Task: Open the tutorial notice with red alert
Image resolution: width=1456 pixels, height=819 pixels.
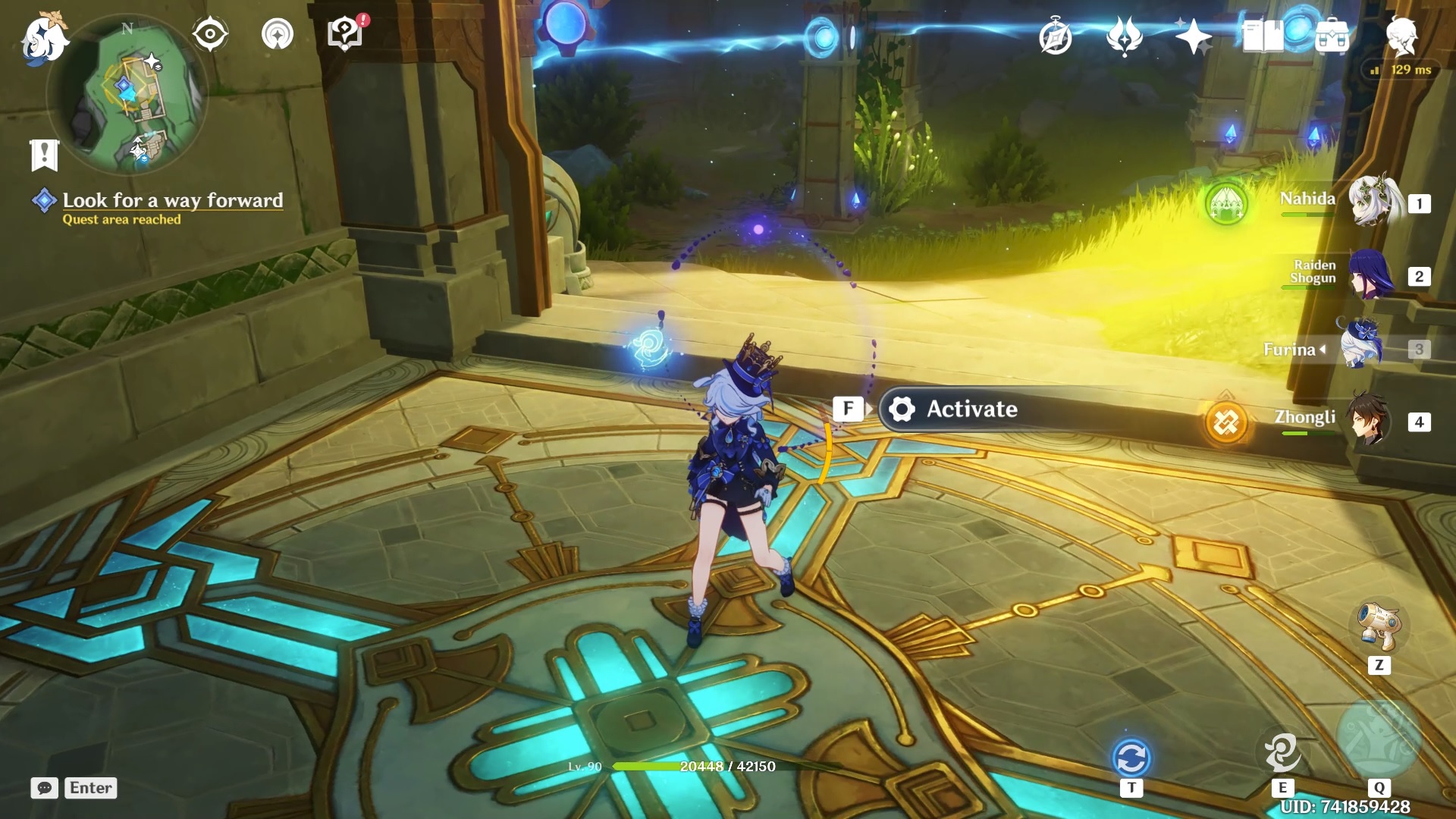Action: (x=346, y=34)
